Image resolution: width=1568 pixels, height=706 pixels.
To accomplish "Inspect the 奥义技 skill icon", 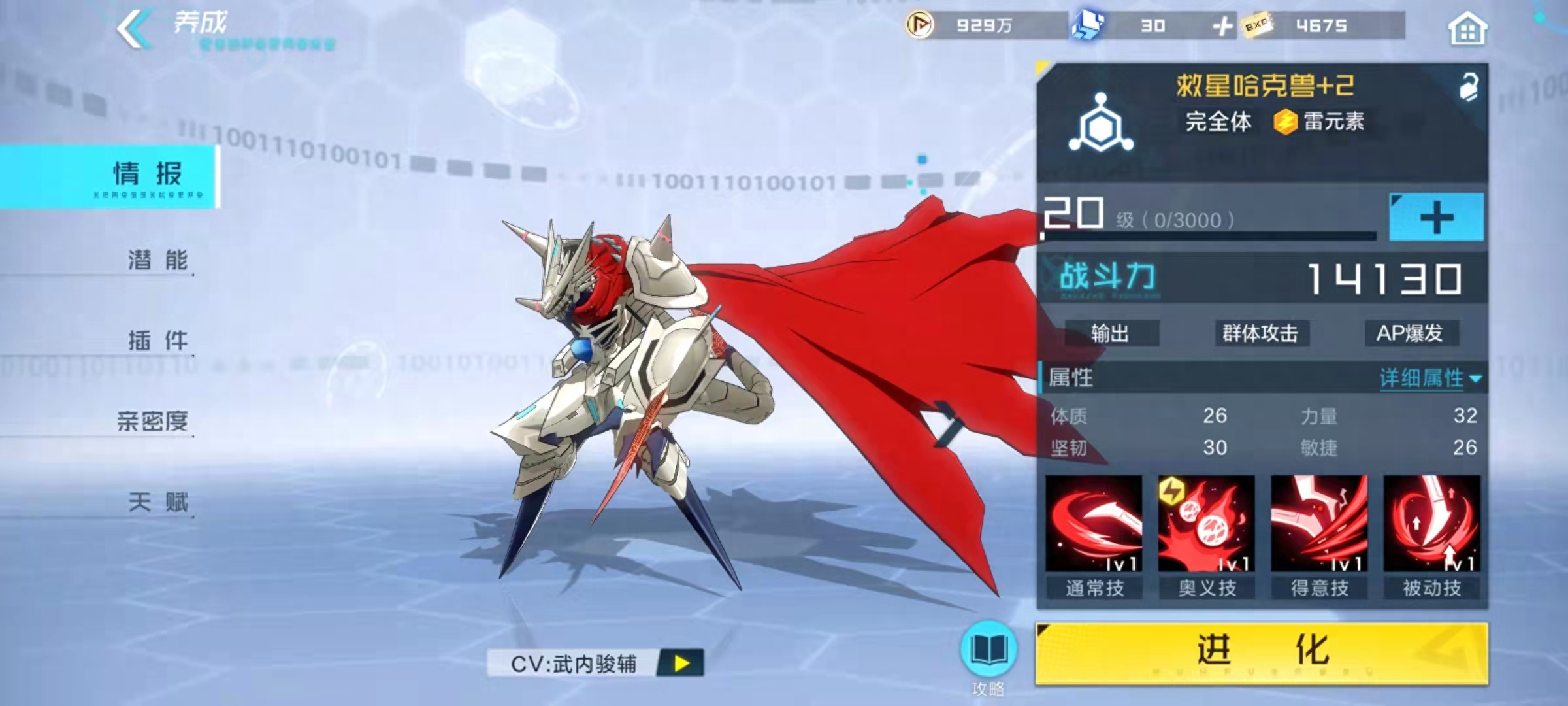I will (x=1207, y=524).
